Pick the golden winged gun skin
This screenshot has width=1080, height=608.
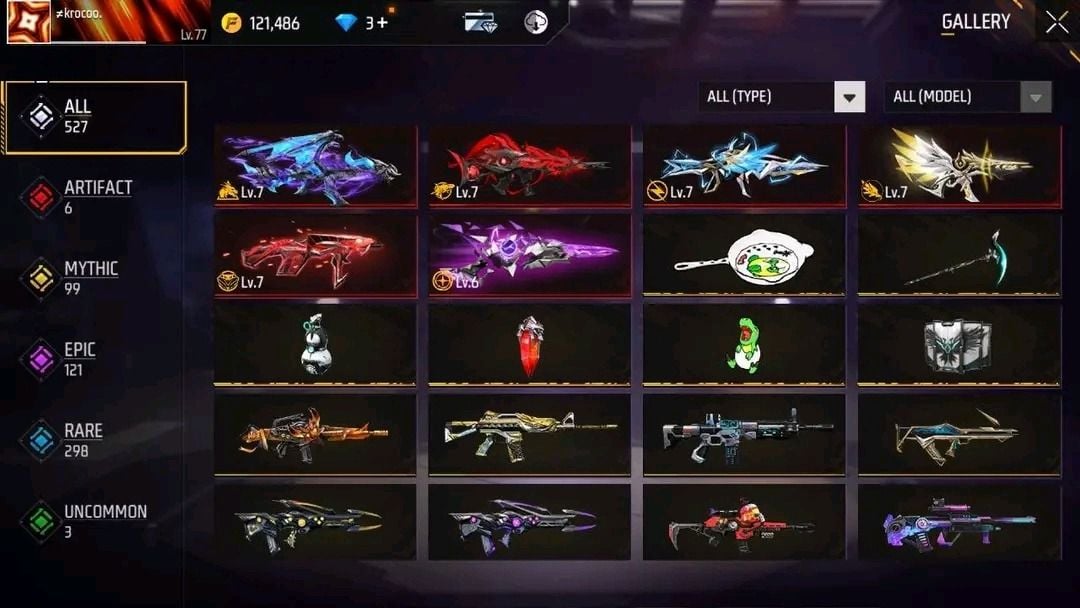959,166
